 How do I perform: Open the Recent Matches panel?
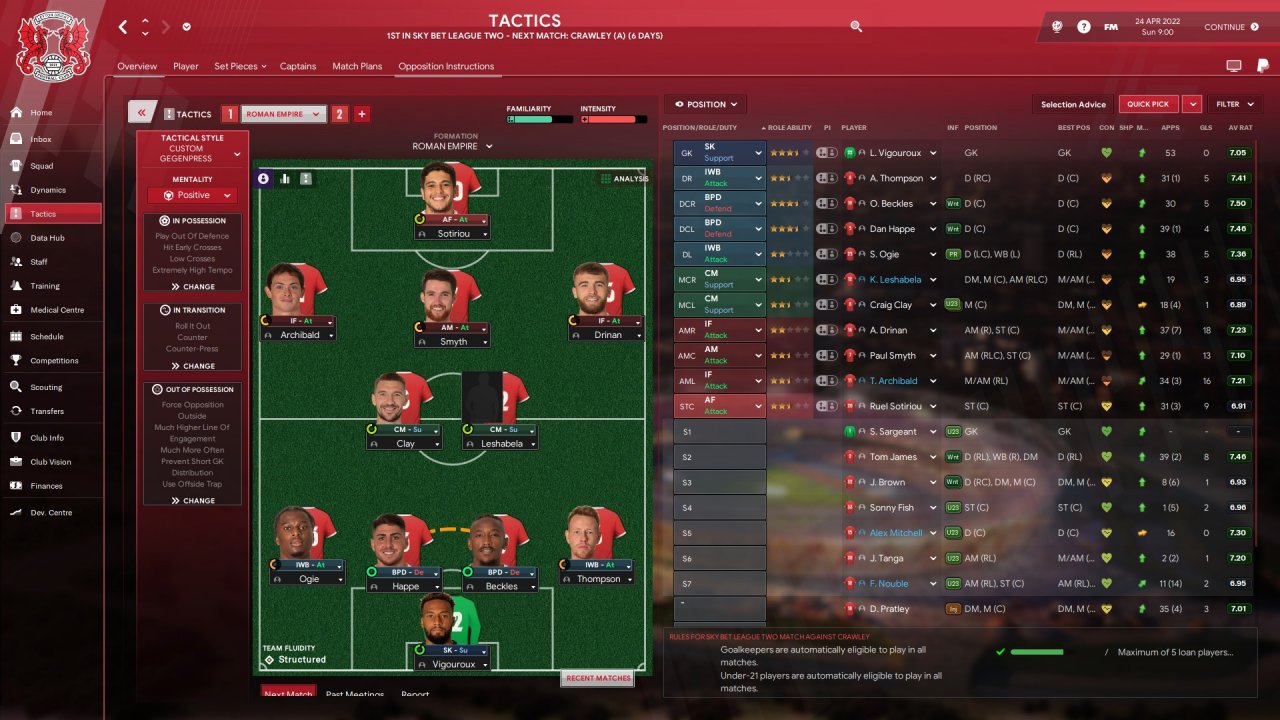click(598, 678)
